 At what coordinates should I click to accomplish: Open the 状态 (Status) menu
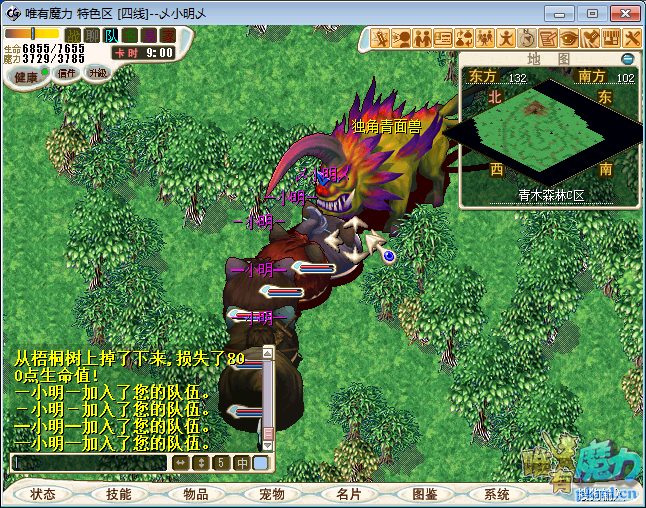point(43,494)
